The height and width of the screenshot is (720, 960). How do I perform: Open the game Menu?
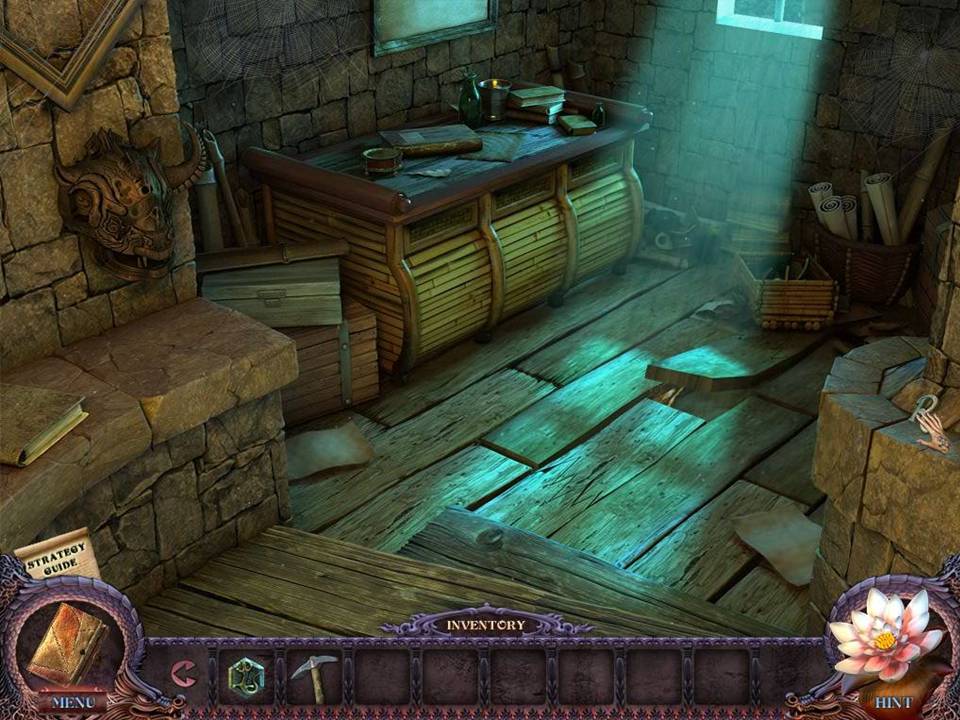tap(72, 702)
